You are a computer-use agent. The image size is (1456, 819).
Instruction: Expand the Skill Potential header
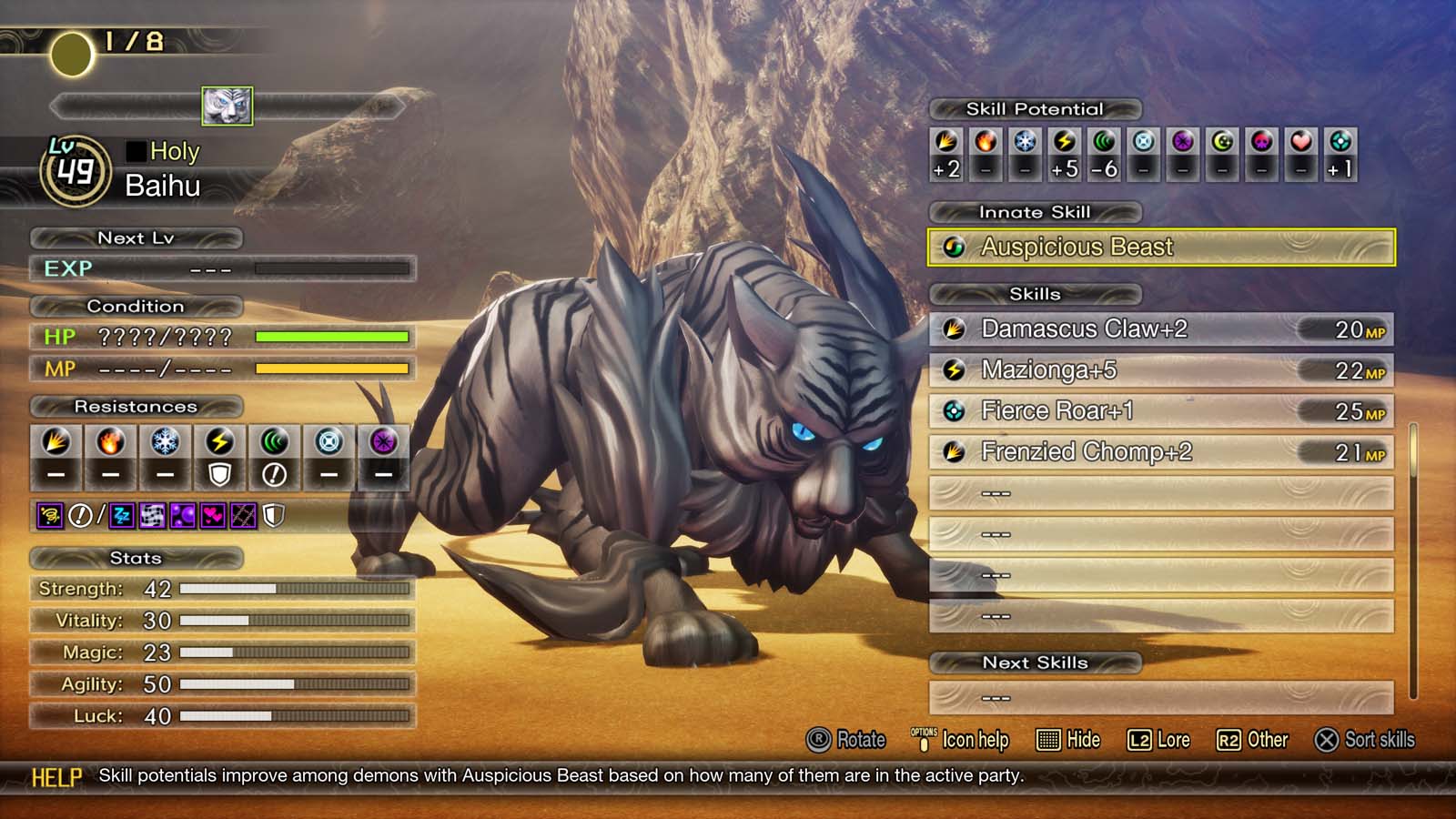(x=1035, y=109)
